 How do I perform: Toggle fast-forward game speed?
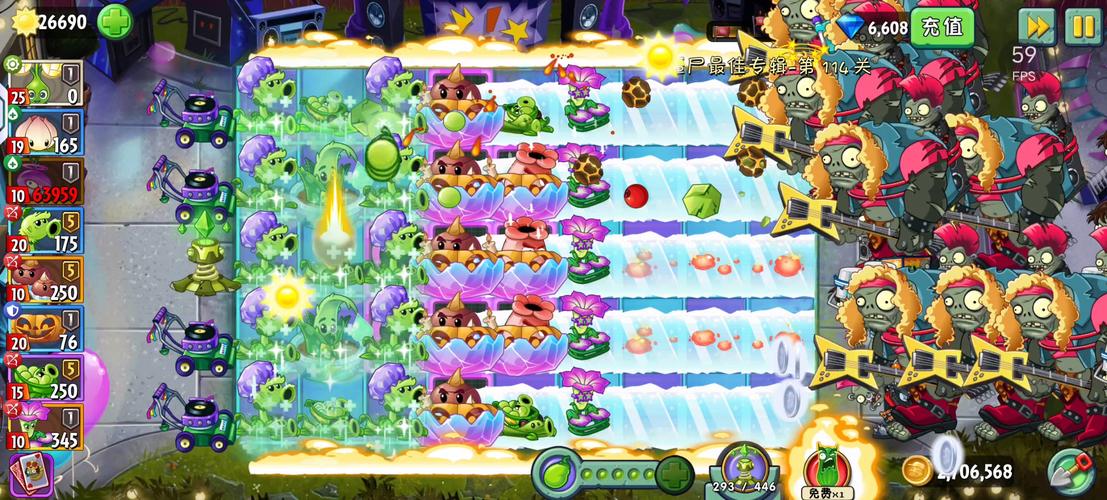coord(1037,26)
